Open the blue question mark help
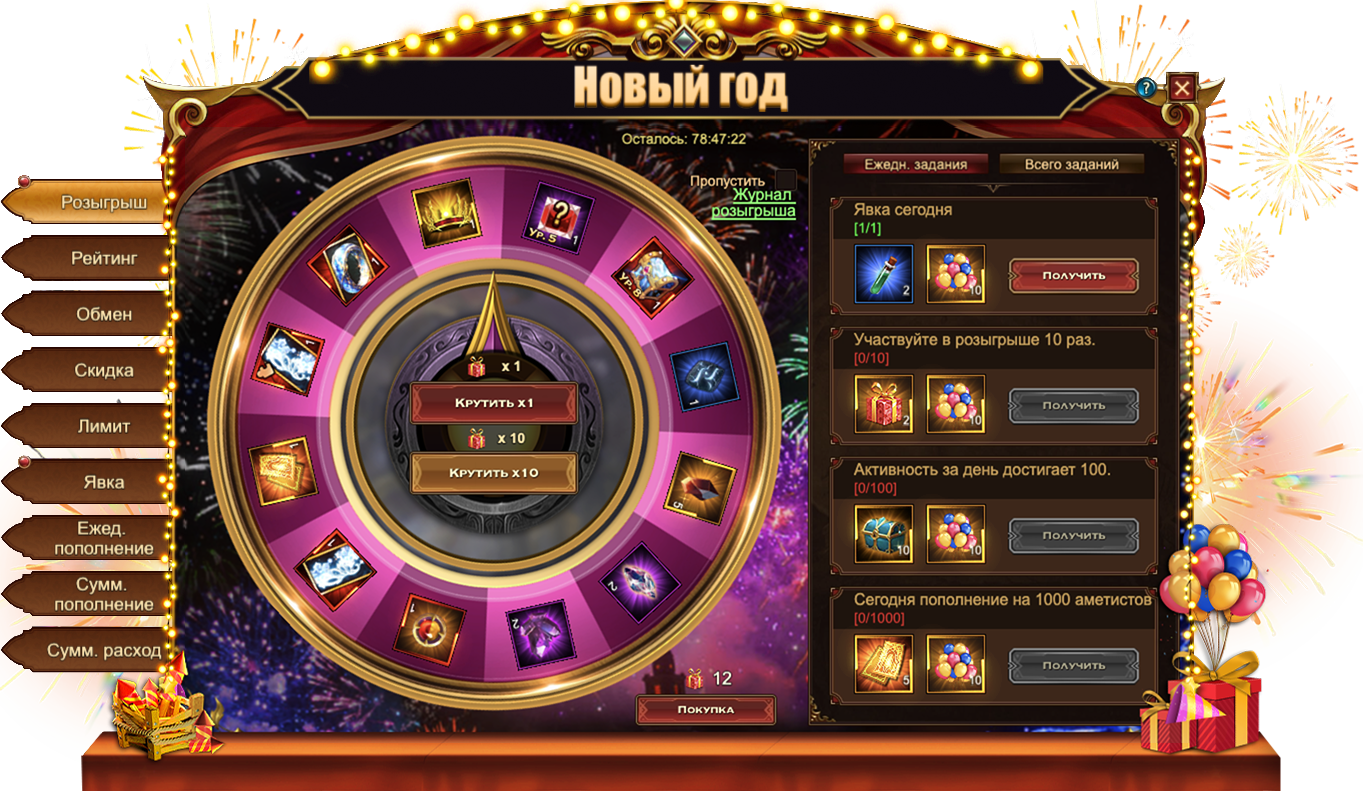The image size is (1363, 791). [x=1146, y=88]
